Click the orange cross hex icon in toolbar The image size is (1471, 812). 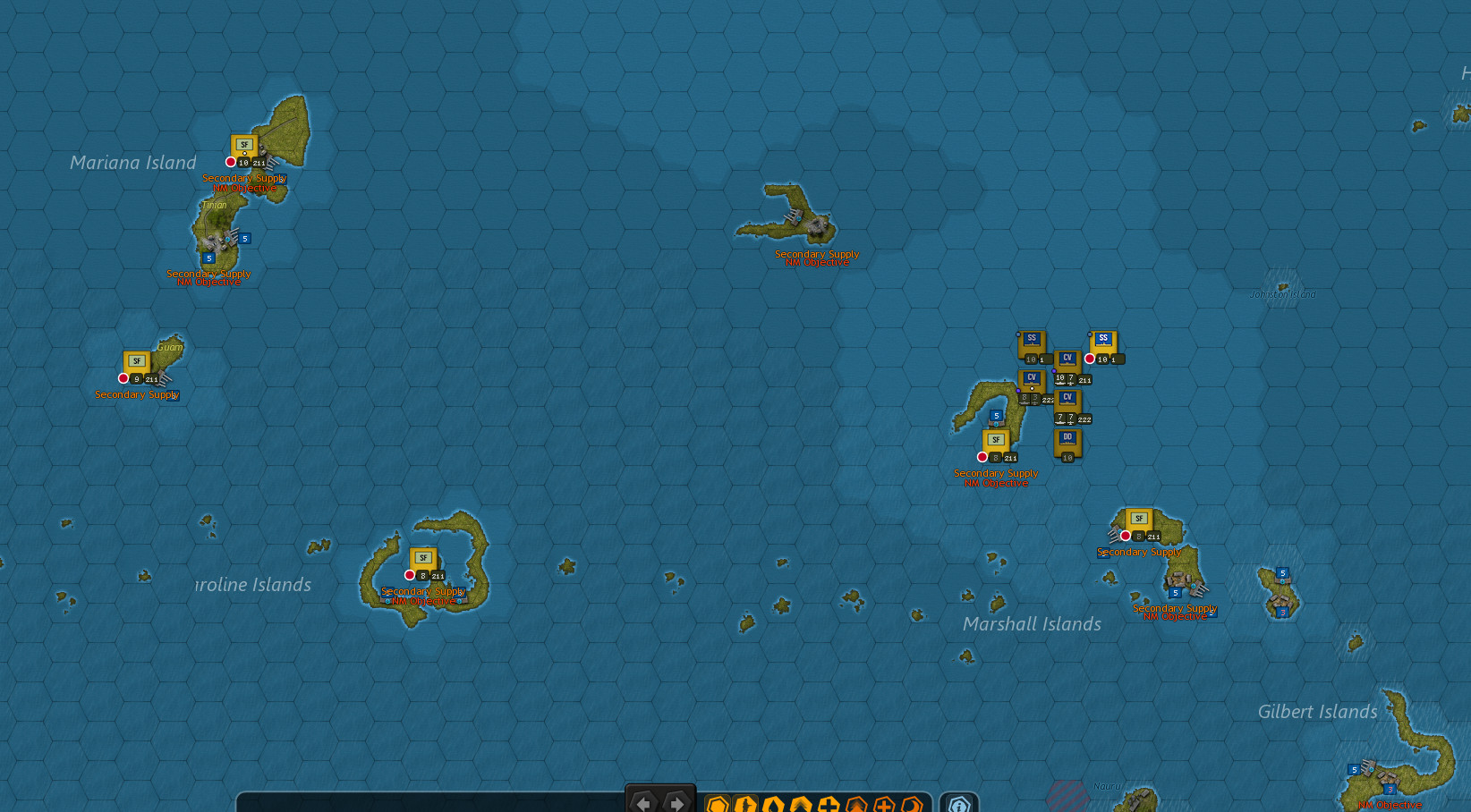pos(885,804)
